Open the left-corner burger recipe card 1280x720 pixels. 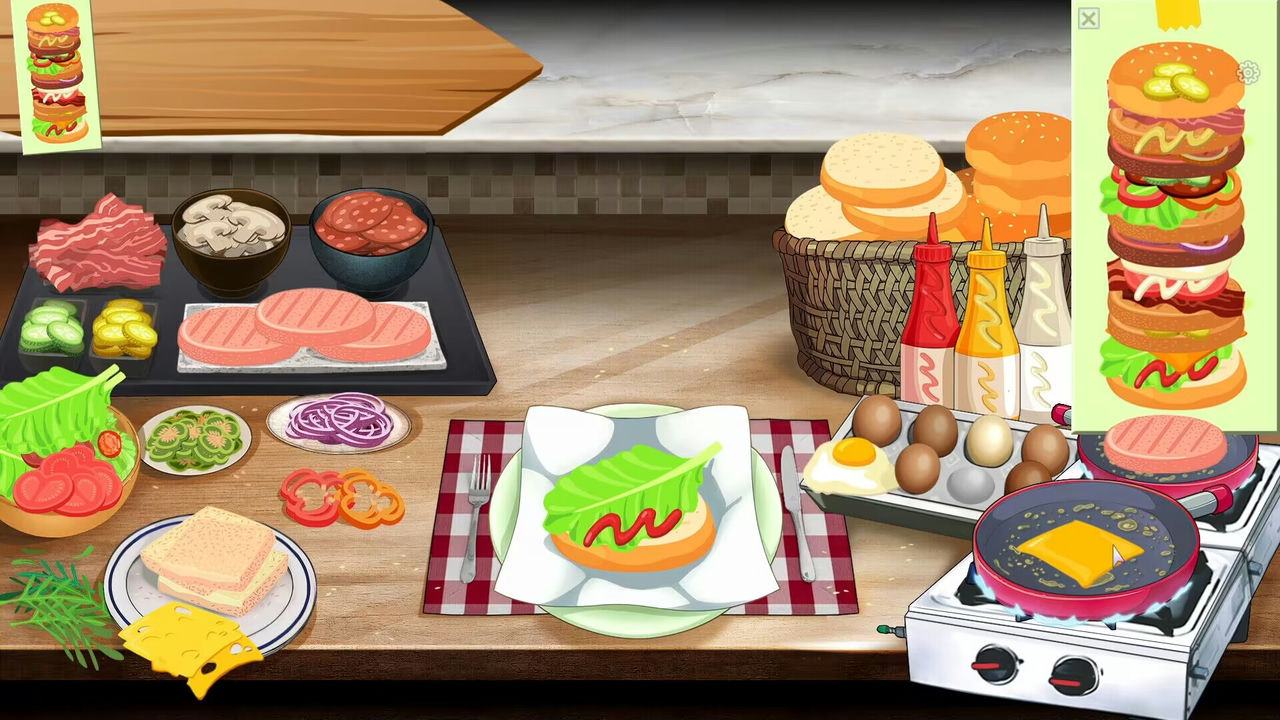coord(55,70)
